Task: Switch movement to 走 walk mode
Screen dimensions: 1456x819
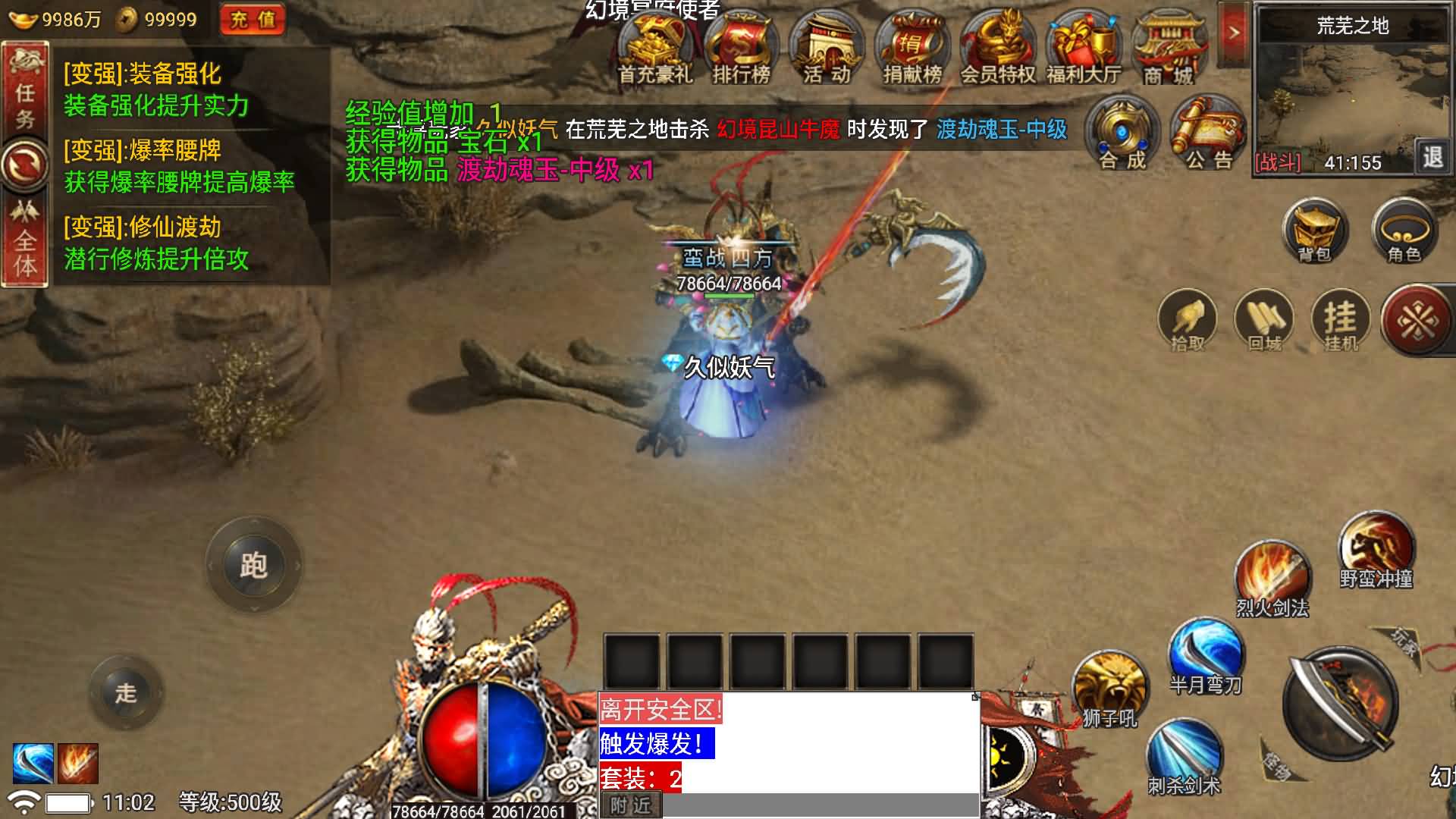Action: pyautogui.click(x=127, y=692)
